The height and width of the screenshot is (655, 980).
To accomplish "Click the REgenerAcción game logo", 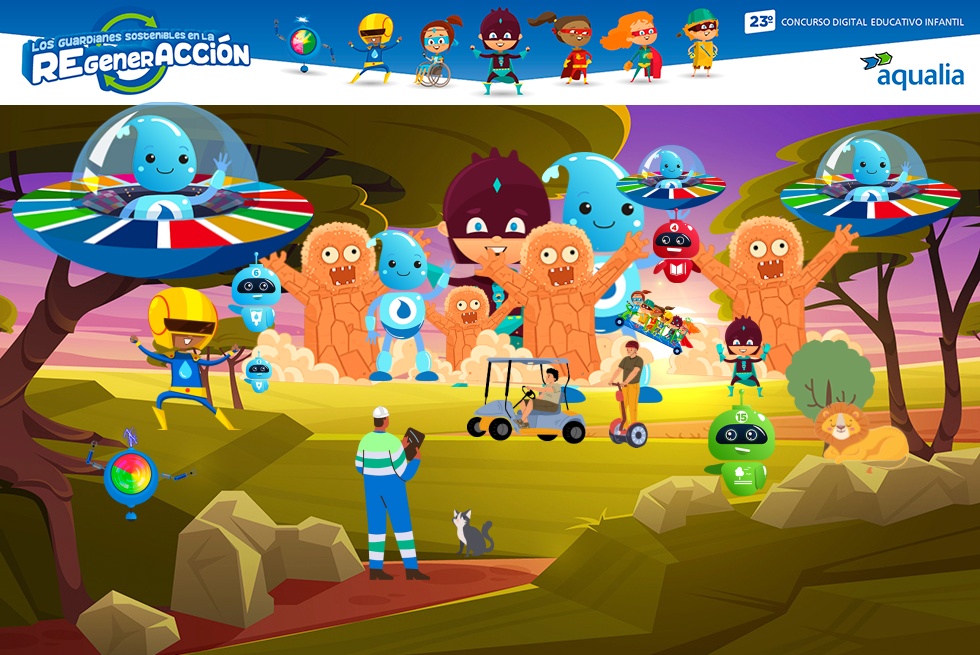I will (137, 54).
